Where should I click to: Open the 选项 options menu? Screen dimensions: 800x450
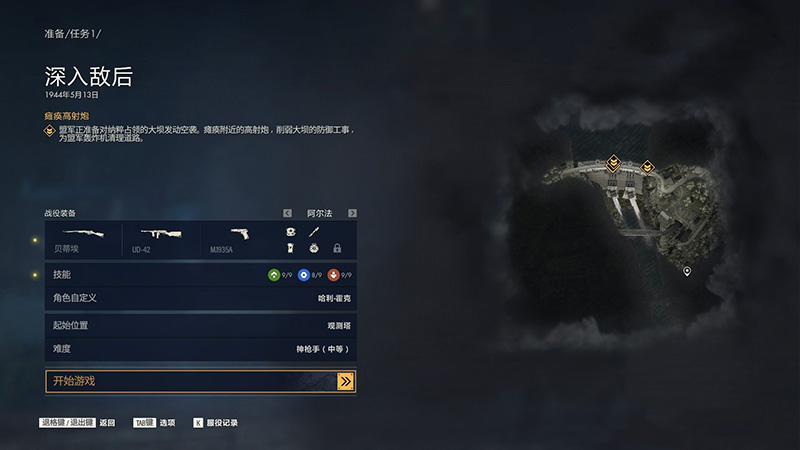click(166, 423)
